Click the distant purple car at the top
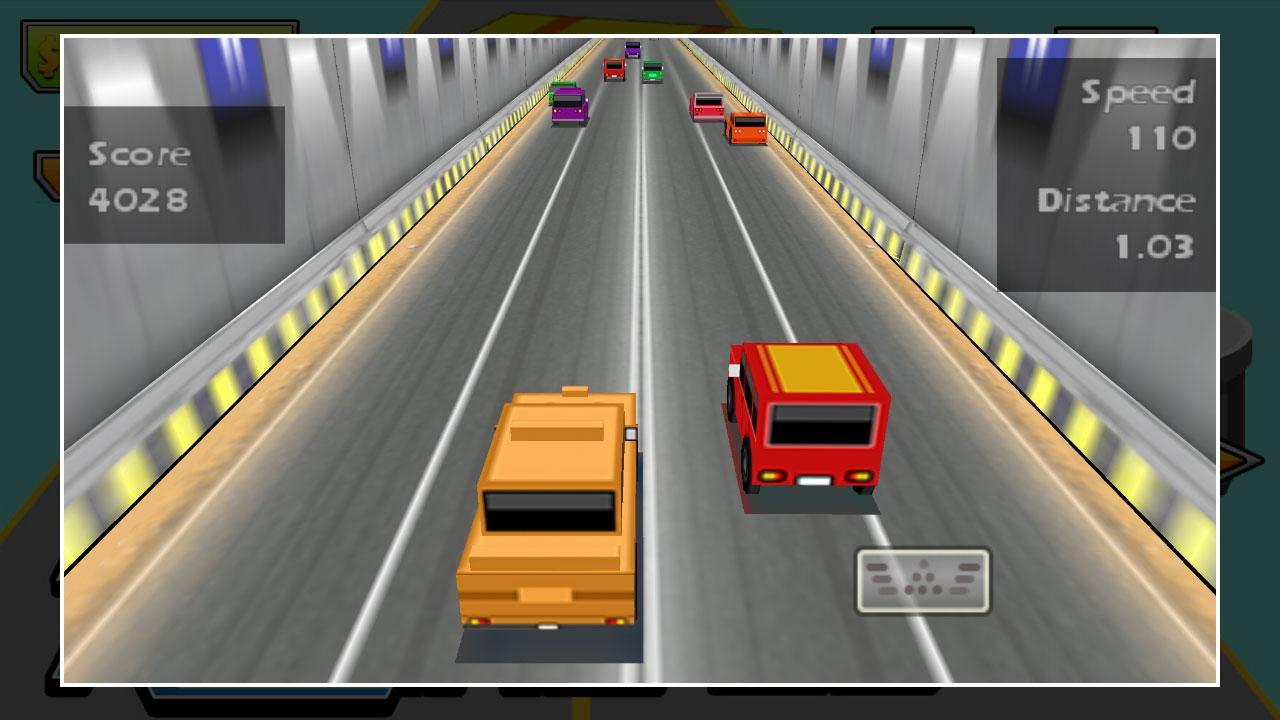Screen dimensions: 1280x720 pyautogui.click(x=632, y=49)
